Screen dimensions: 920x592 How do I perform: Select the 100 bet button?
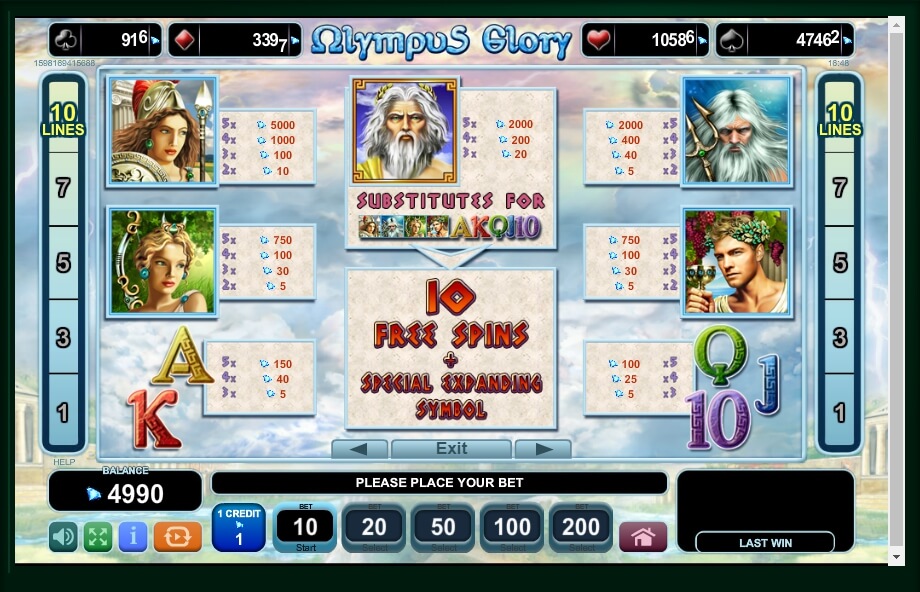click(x=512, y=528)
